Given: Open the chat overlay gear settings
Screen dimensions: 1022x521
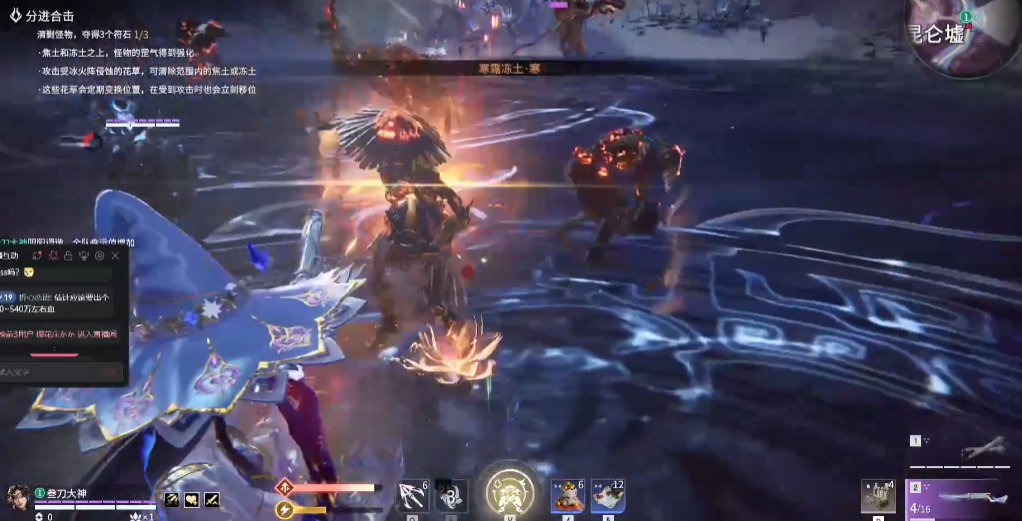Looking at the screenshot, I should pos(99,257).
